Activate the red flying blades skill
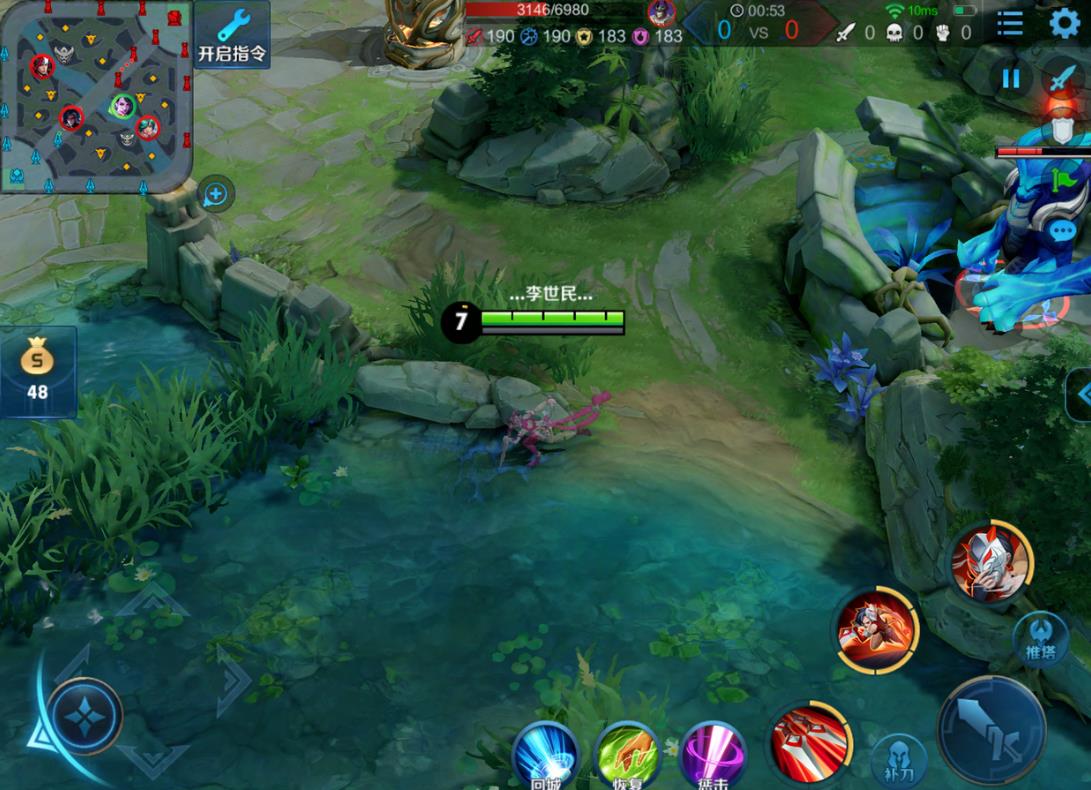Screen dimensions: 1091x790 coord(810,742)
